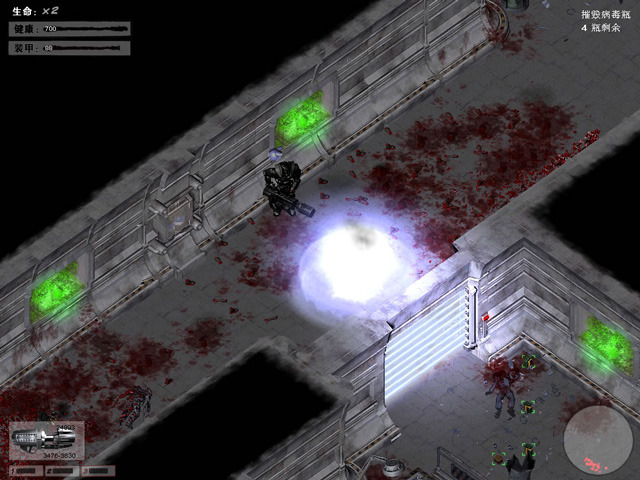Click the minigun weapon panel
This screenshot has width=640, height=480.
tap(46, 441)
